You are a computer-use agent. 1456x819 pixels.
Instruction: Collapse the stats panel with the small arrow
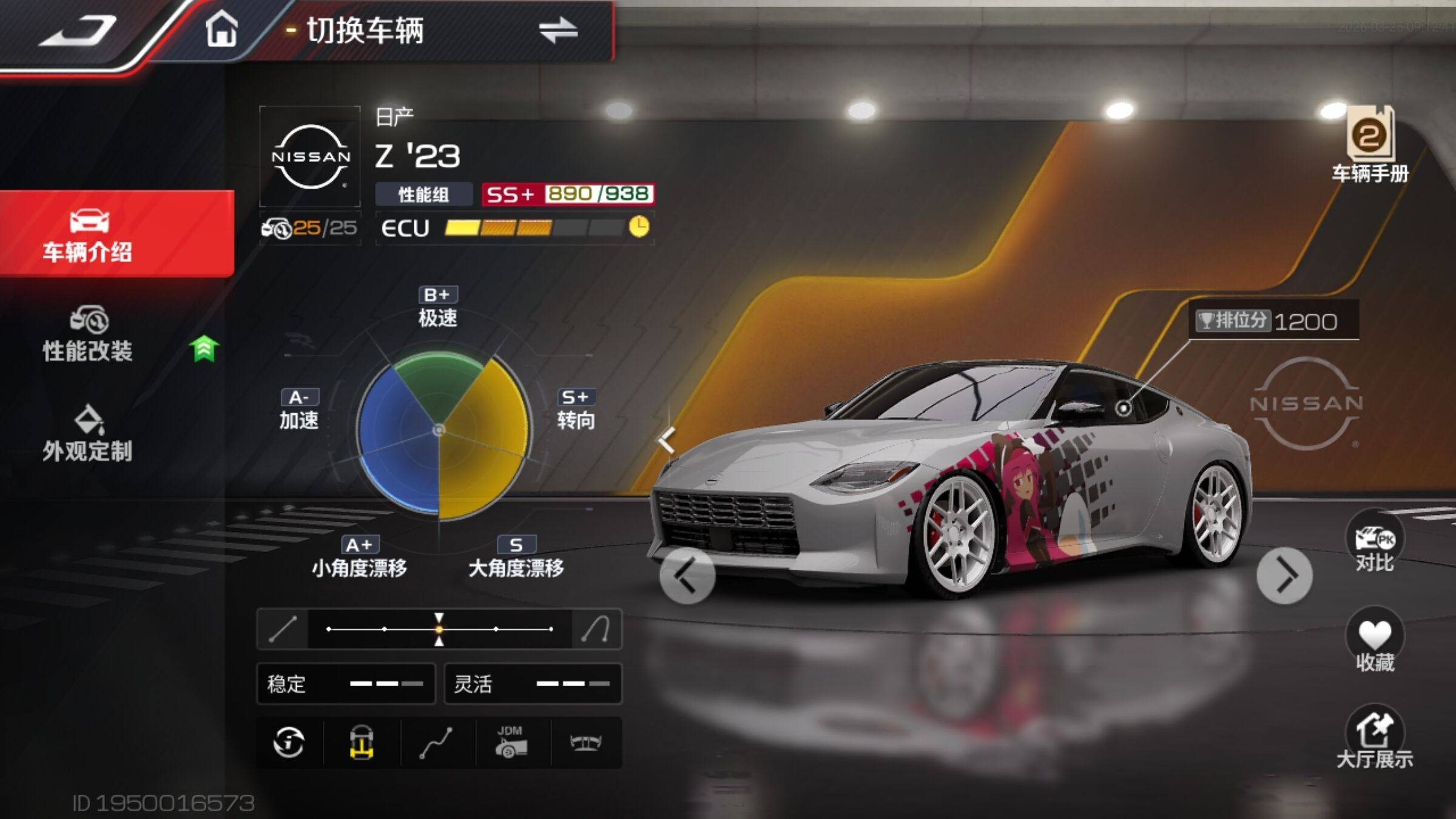click(667, 440)
